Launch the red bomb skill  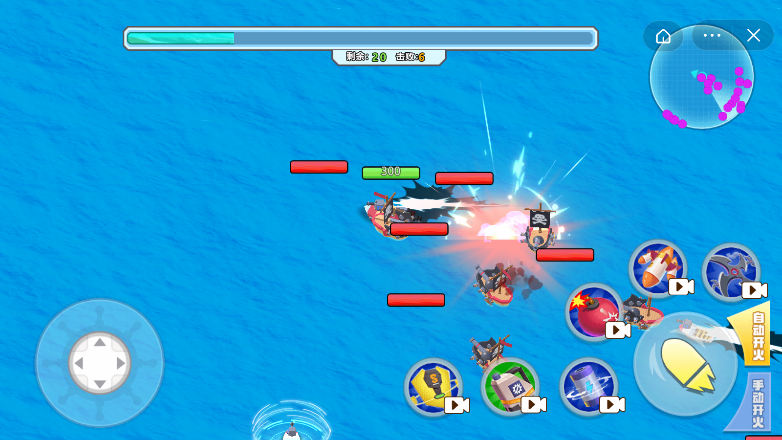593,311
